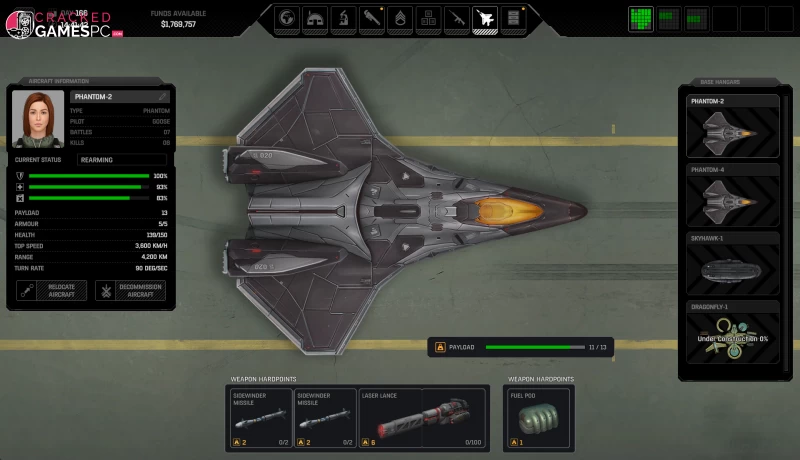
Task: View Dragonfly-1 under construction hangar
Action: 728,333
